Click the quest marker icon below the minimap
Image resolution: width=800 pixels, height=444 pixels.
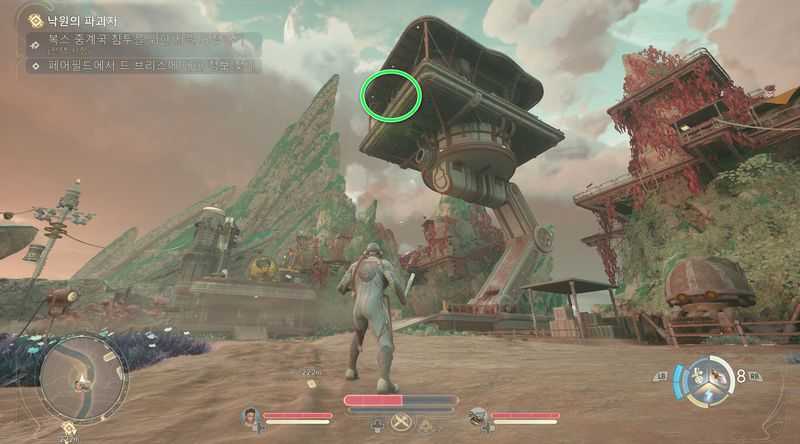coord(68,432)
